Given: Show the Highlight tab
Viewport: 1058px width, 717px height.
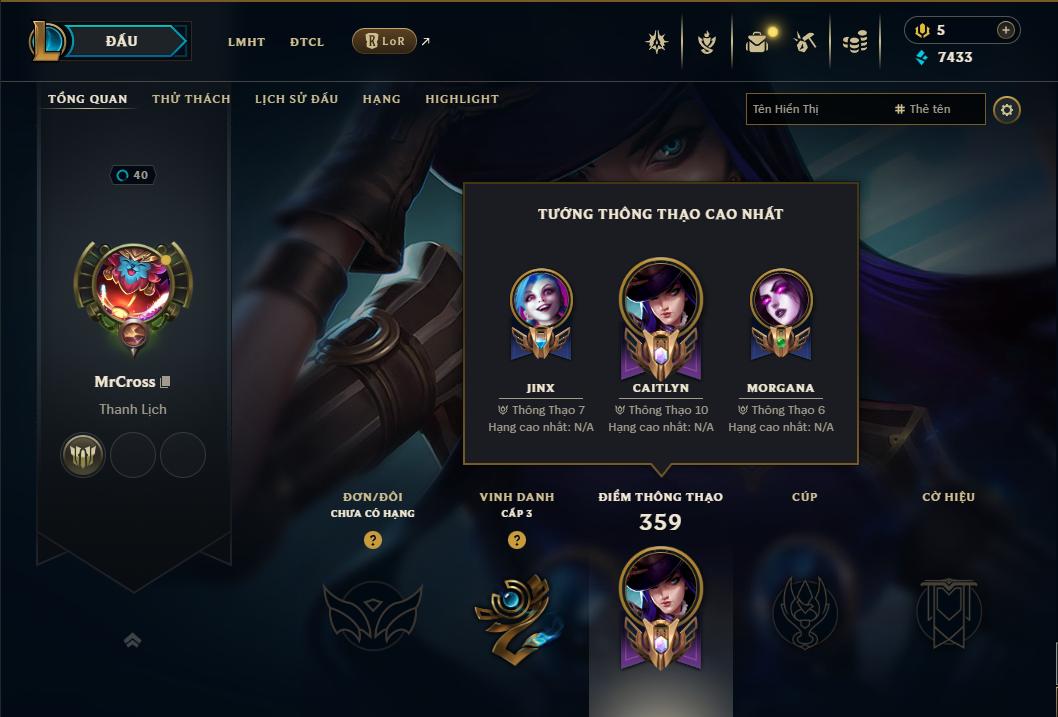Looking at the screenshot, I should pyautogui.click(x=462, y=99).
